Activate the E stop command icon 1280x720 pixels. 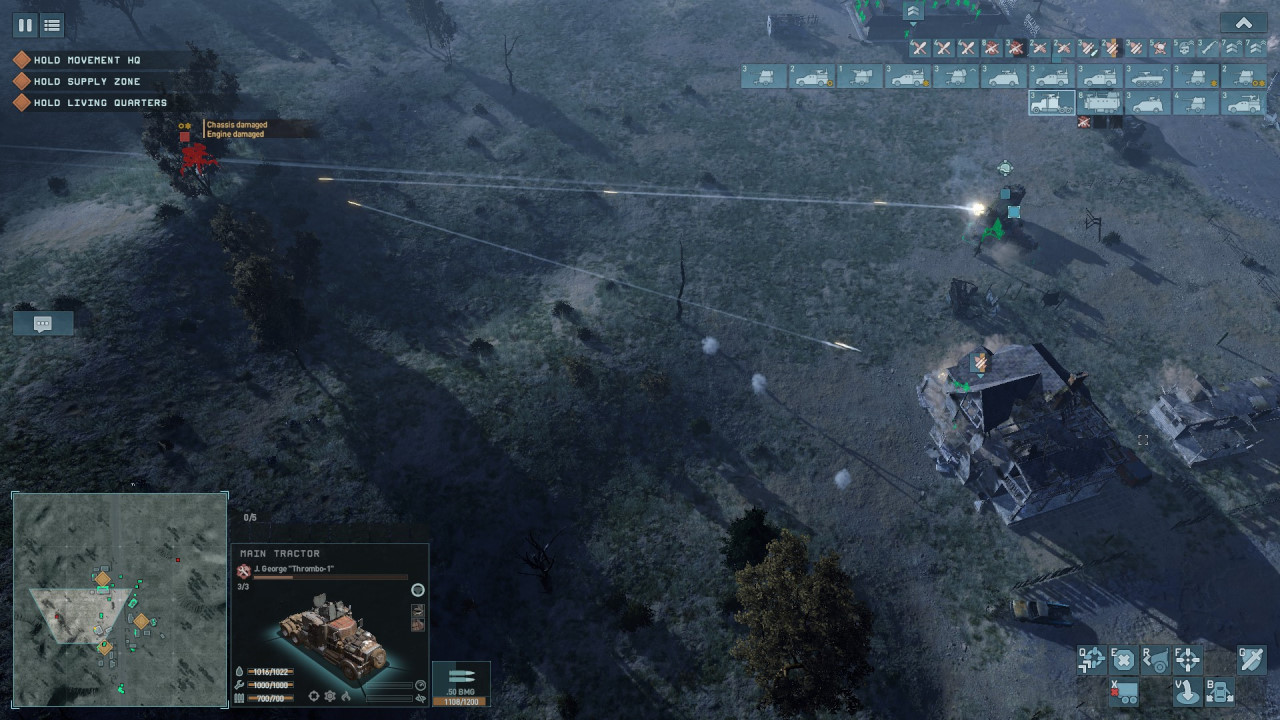coord(1124,659)
